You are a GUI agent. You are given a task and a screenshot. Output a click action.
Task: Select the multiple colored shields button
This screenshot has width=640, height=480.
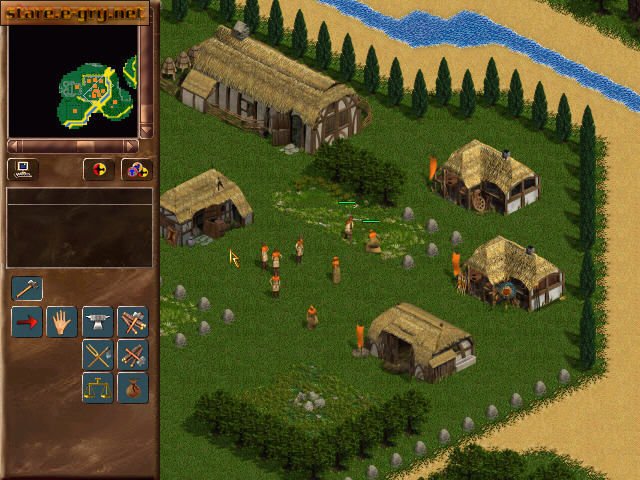point(136,169)
